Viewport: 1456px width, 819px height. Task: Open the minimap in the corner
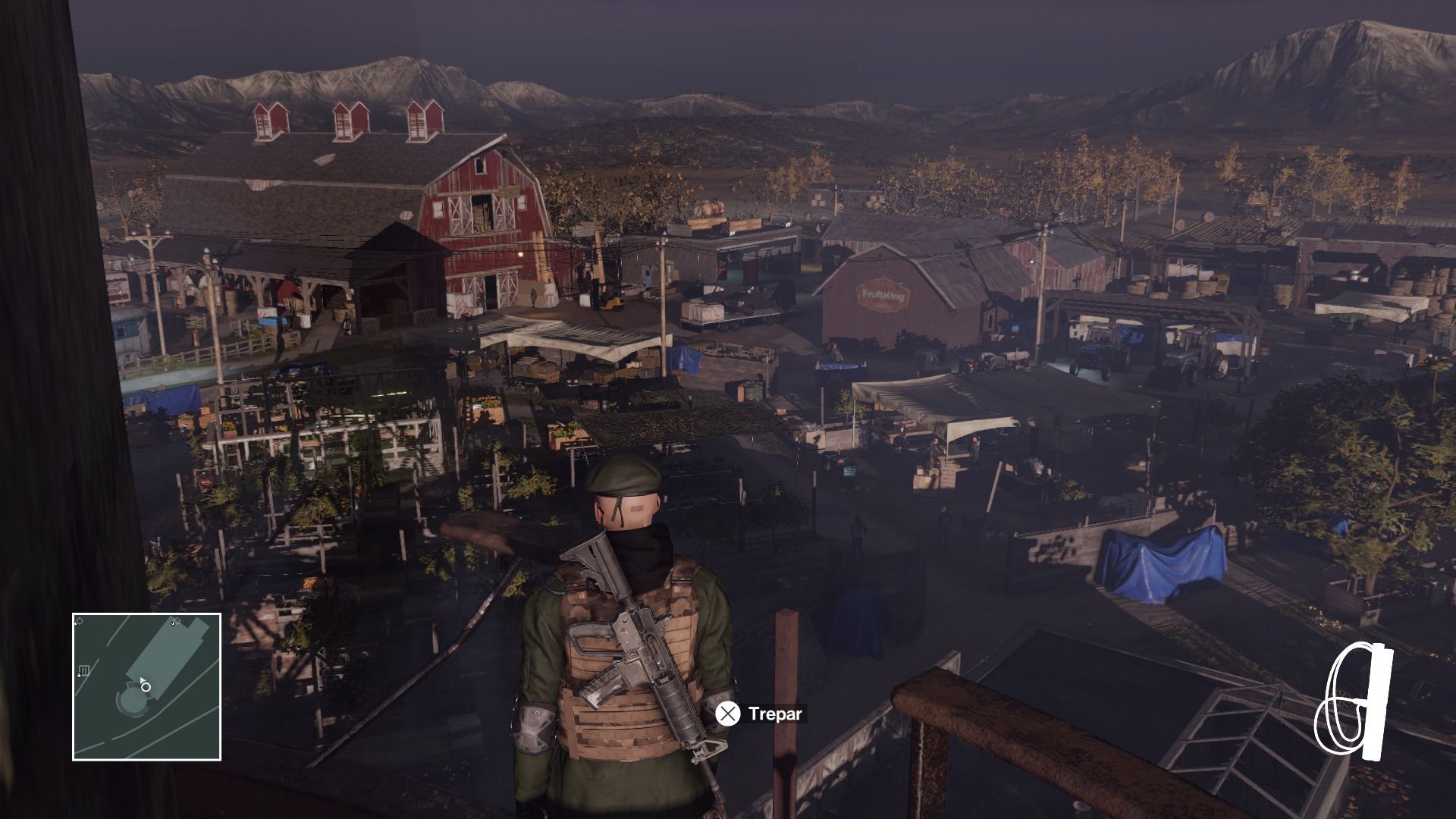[146, 686]
